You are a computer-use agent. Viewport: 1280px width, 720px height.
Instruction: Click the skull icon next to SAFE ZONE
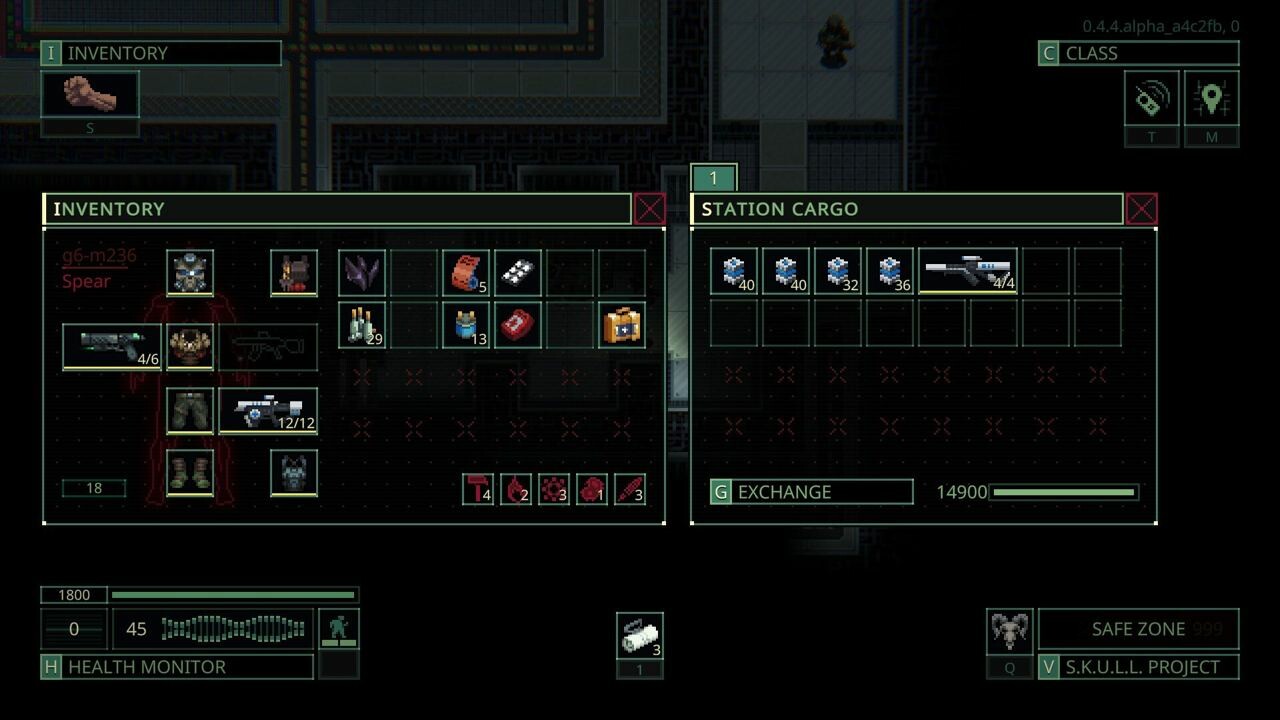[x=1009, y=628]
